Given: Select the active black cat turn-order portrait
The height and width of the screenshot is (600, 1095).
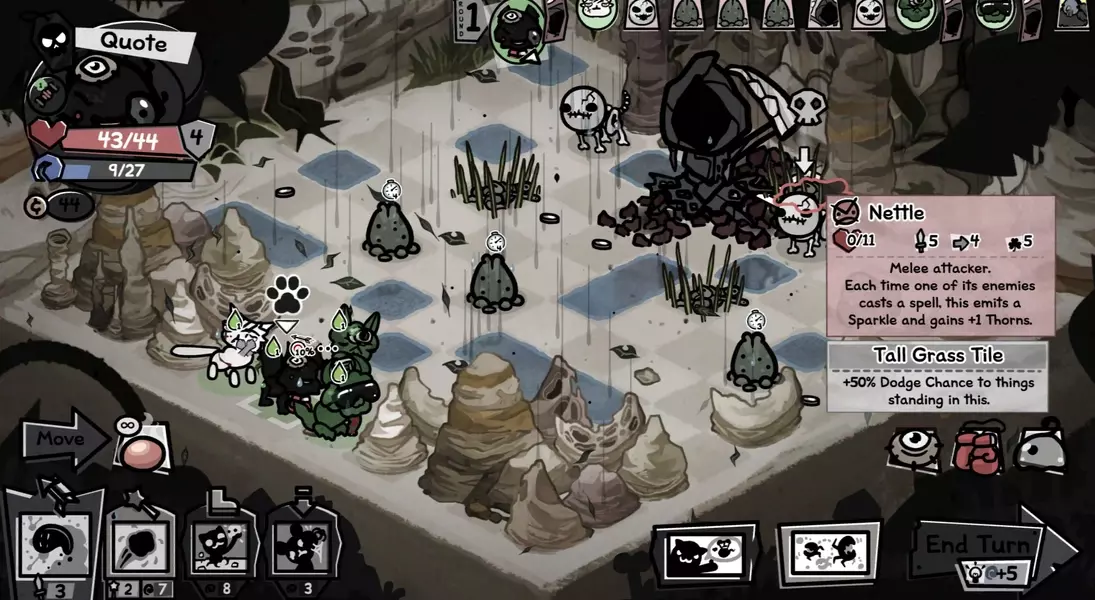Looking at the screenshot, I should click(x=519, y=30).
